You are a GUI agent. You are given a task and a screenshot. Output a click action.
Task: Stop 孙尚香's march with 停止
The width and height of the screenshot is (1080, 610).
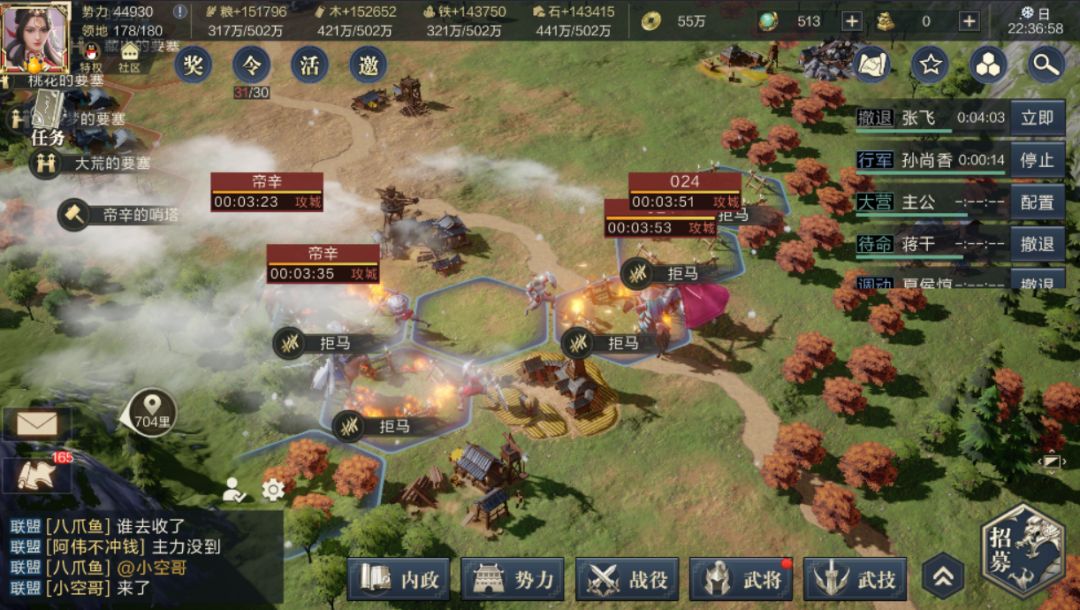tap(1037, 160)
